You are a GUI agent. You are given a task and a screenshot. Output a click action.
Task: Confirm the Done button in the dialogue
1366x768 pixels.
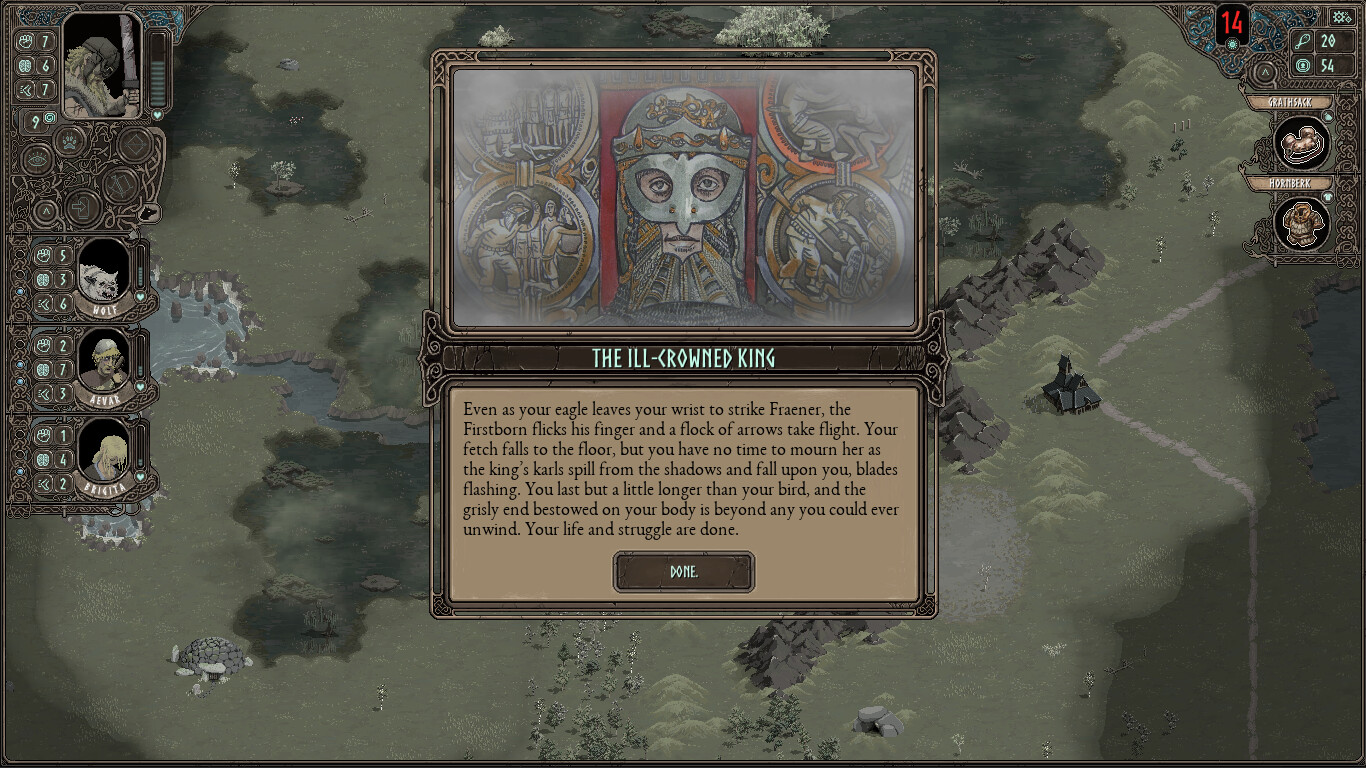point(684,572)
